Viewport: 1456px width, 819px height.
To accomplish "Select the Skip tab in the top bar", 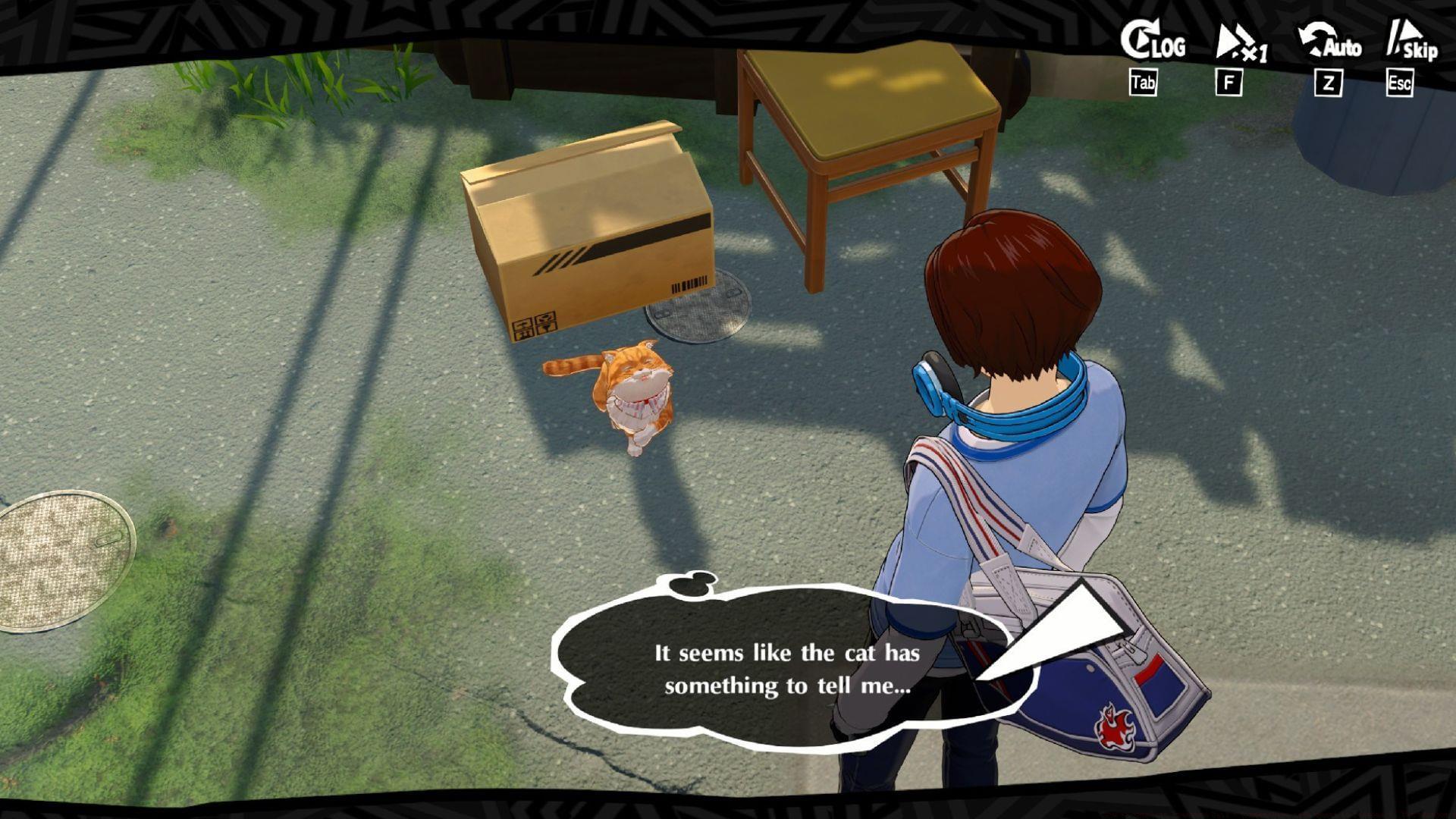I will [x=1412, y=47].
